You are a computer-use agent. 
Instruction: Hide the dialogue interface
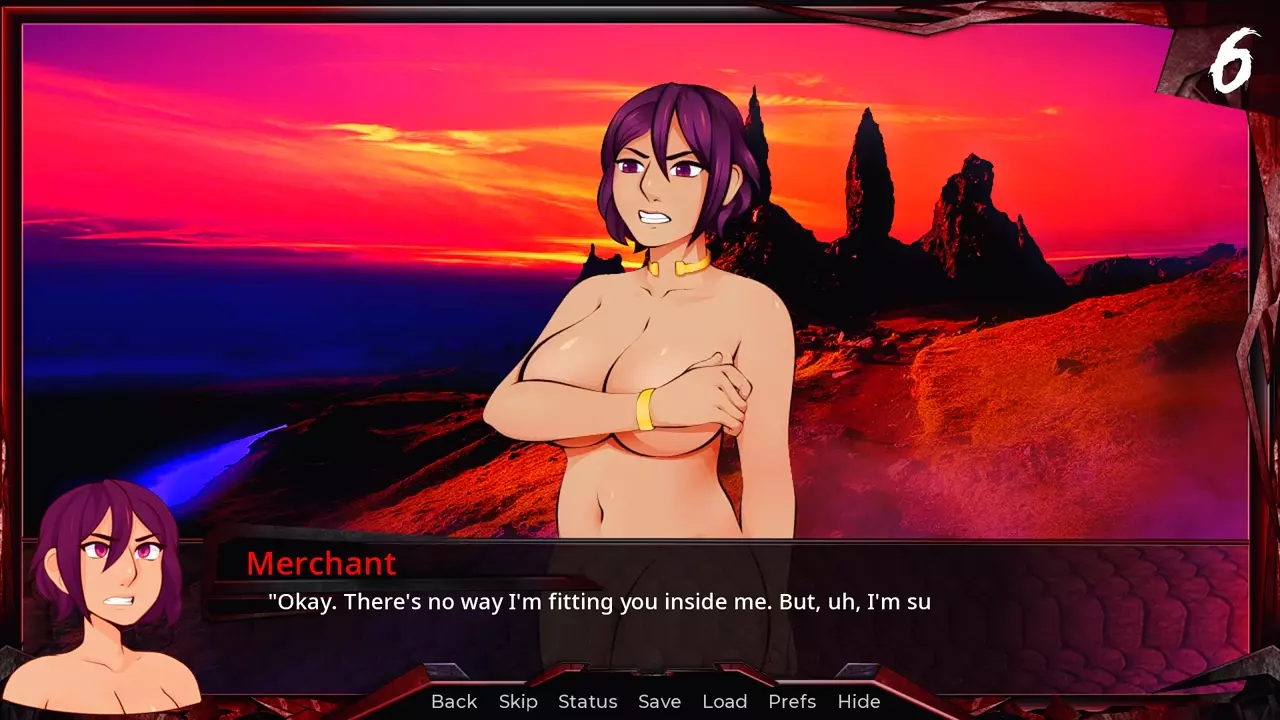point(859,702)
